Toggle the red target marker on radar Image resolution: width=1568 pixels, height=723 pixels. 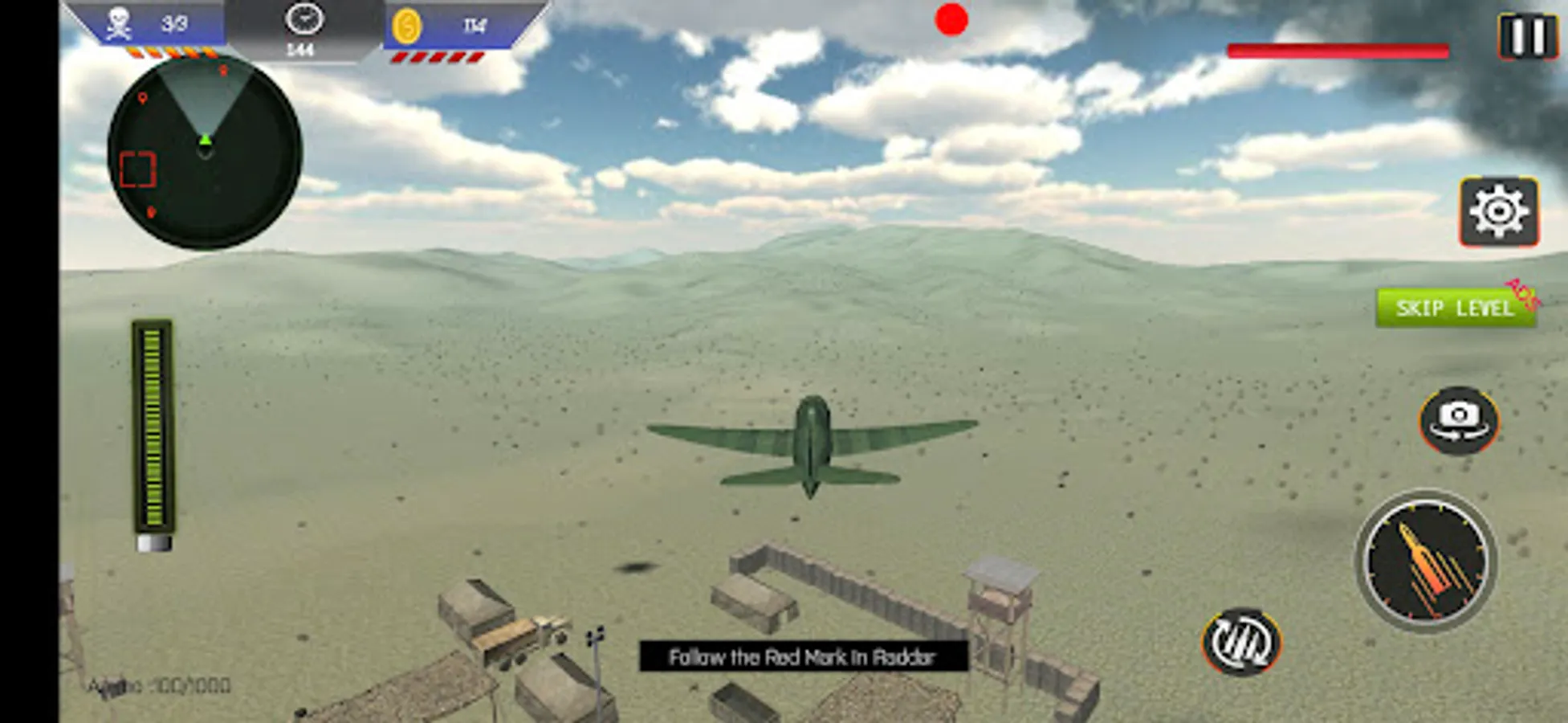951,18
